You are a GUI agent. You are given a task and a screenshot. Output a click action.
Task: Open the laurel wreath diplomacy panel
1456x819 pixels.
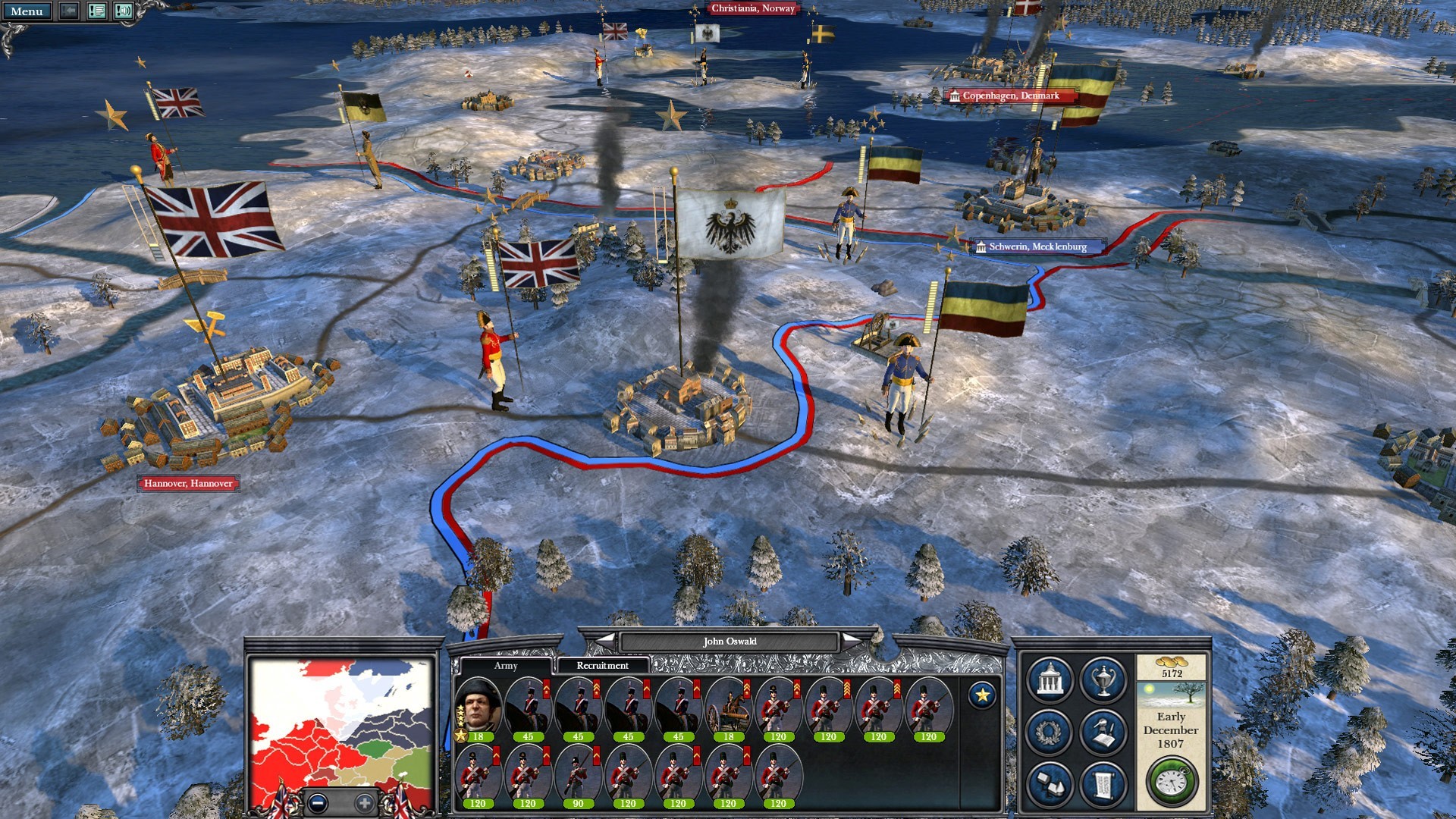(x=1050, y=733)
